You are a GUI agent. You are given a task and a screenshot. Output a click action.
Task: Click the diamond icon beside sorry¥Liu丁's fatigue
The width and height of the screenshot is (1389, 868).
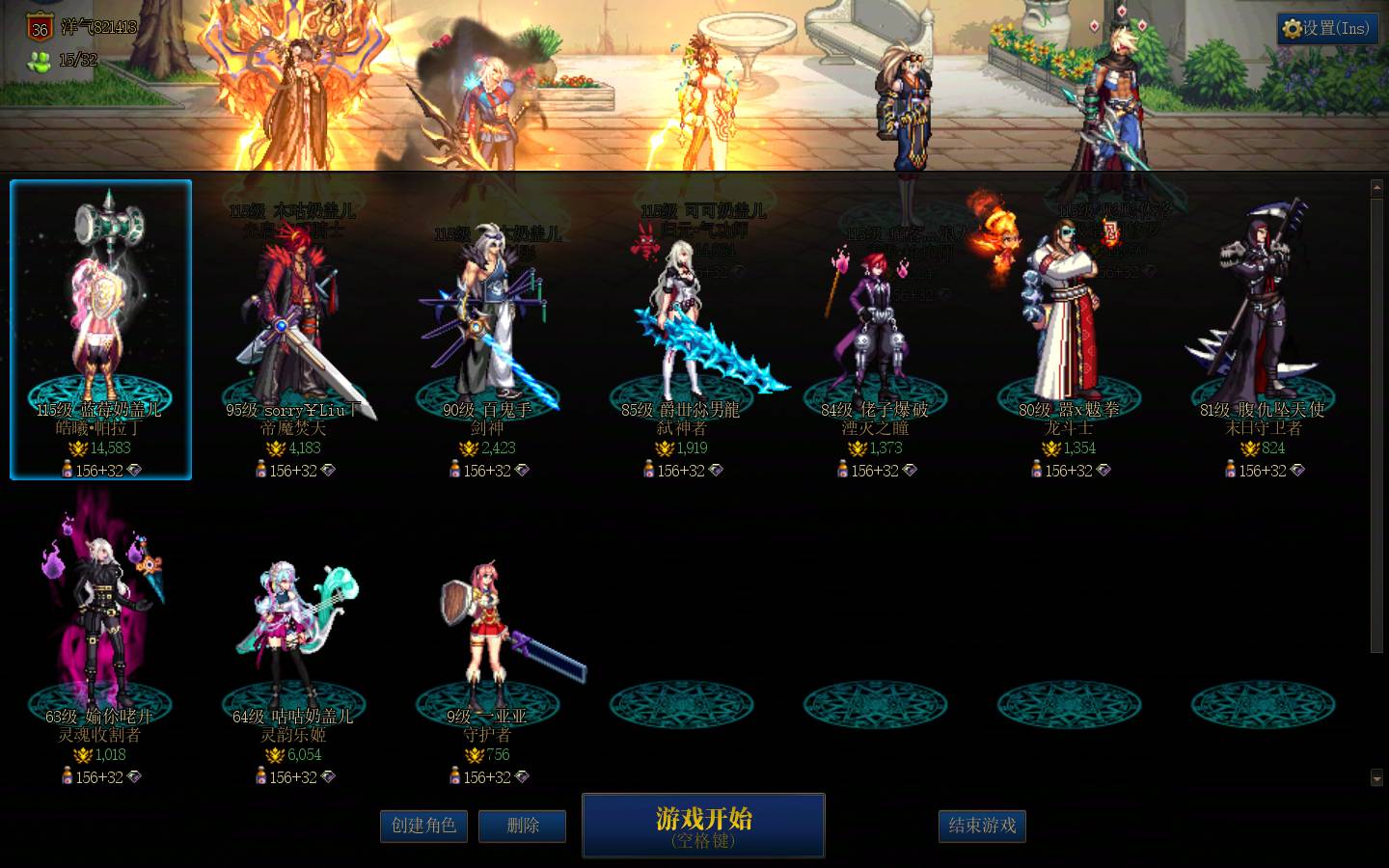[x=330, y=471]
